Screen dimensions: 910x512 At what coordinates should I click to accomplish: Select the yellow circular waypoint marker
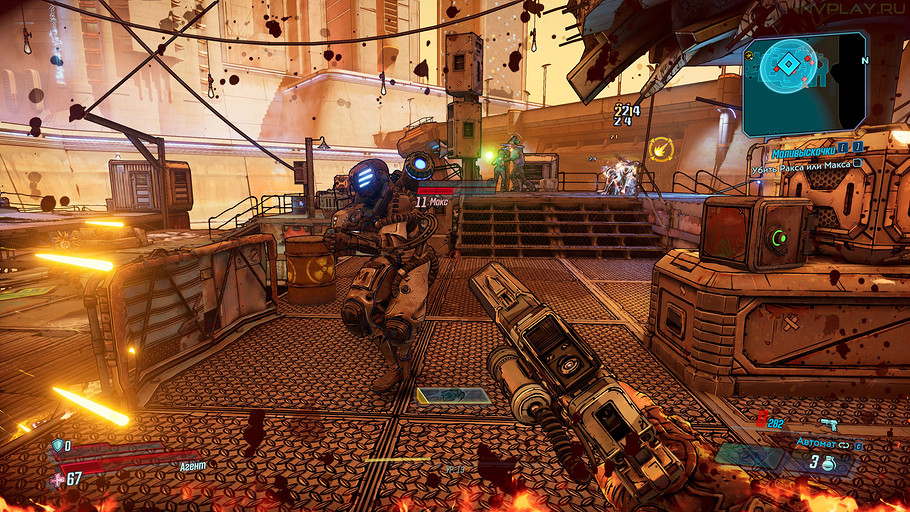coord(660,150)
